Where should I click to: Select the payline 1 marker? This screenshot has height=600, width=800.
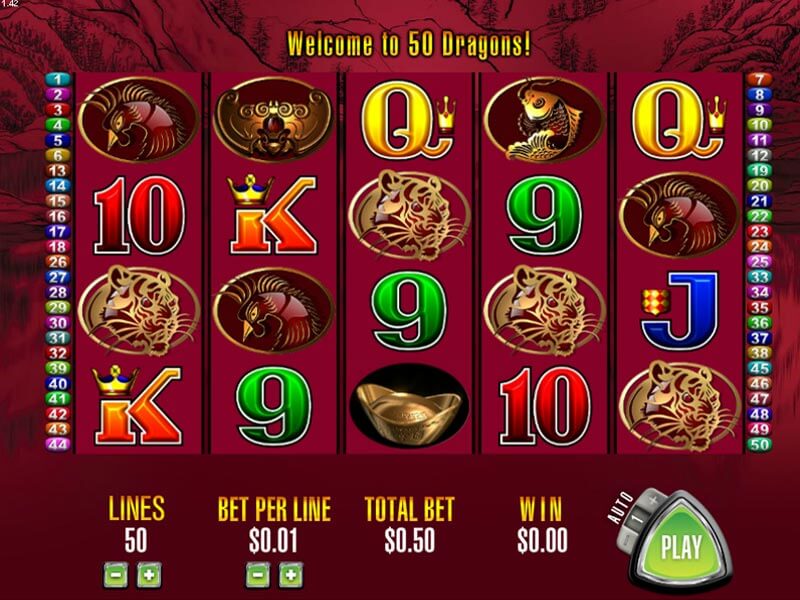(56, 79)
